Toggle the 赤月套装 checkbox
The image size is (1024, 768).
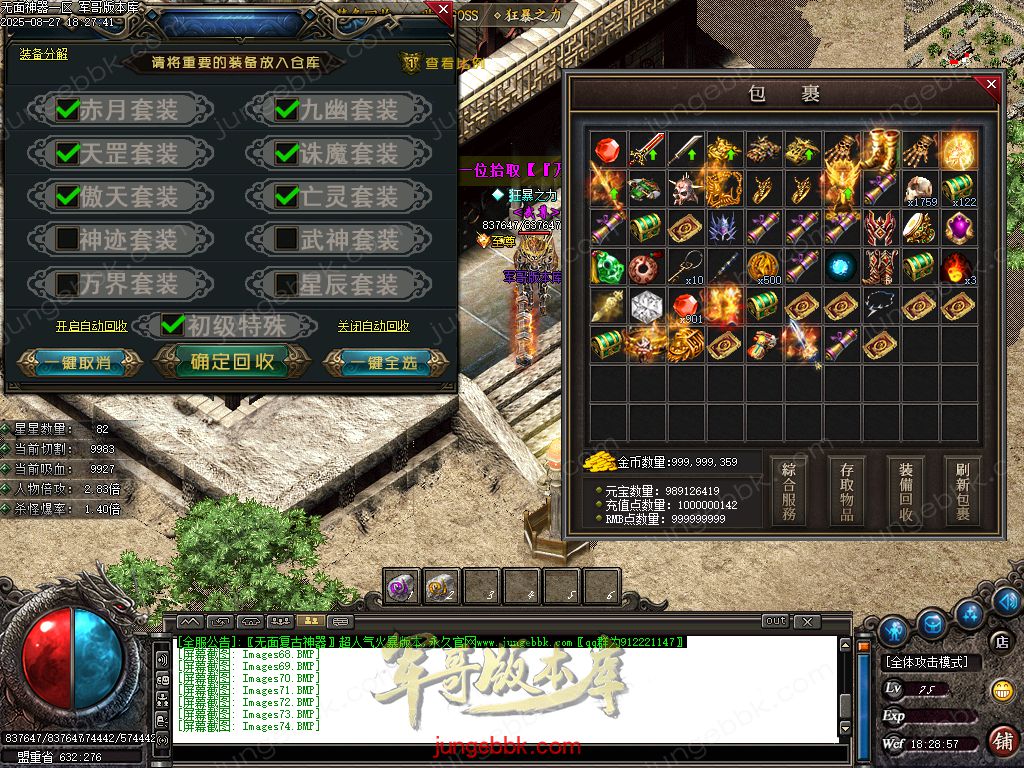[x=68, y=109]
